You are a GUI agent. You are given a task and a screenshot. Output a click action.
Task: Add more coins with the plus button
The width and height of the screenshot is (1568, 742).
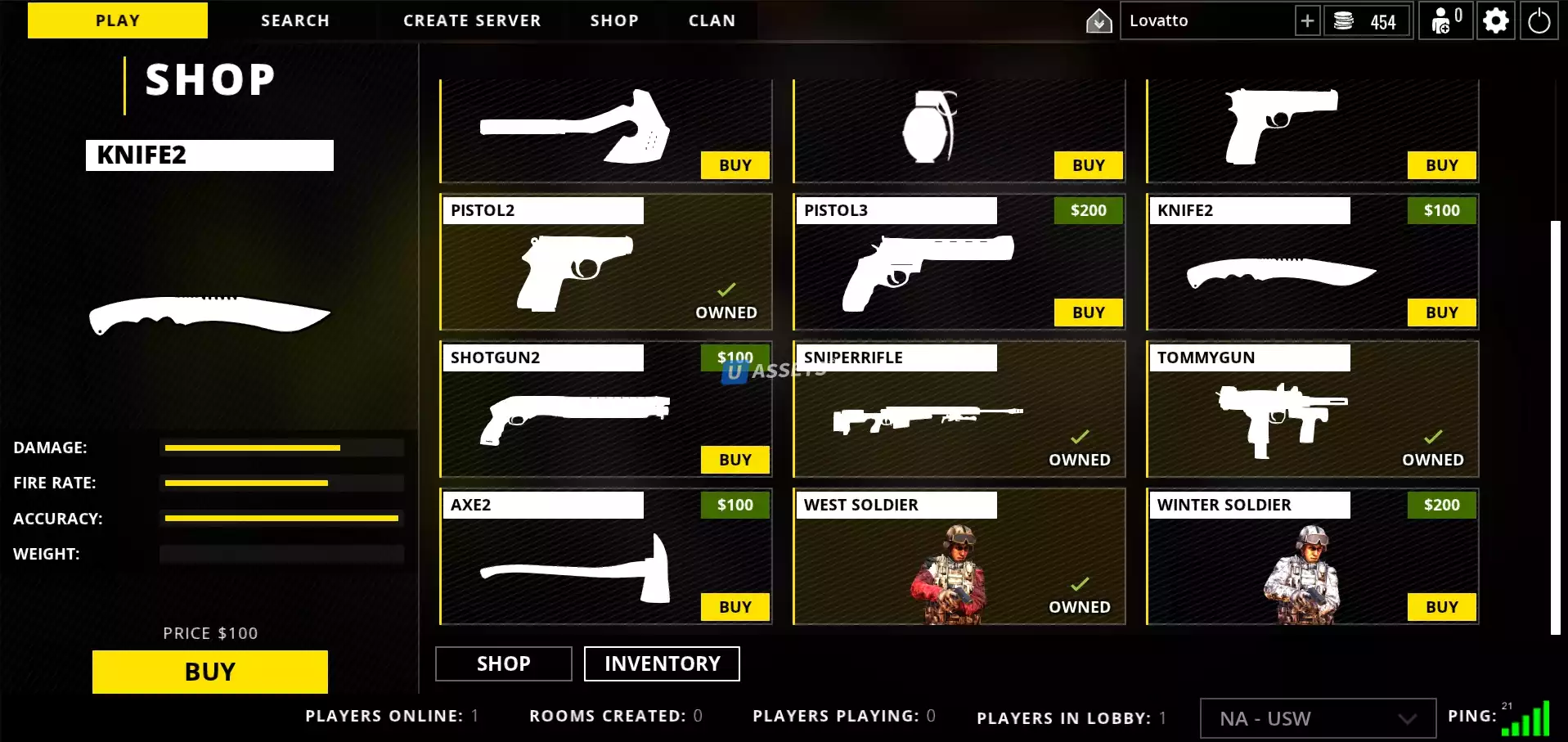pyautogui.click(x=1307, y=21)
